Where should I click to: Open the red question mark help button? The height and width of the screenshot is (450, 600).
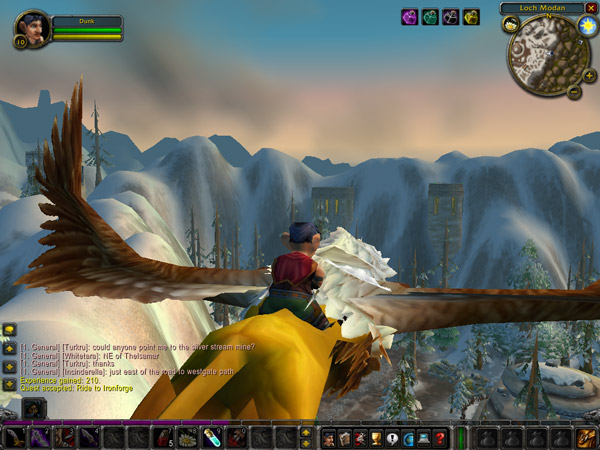click(x=440, y=437)
